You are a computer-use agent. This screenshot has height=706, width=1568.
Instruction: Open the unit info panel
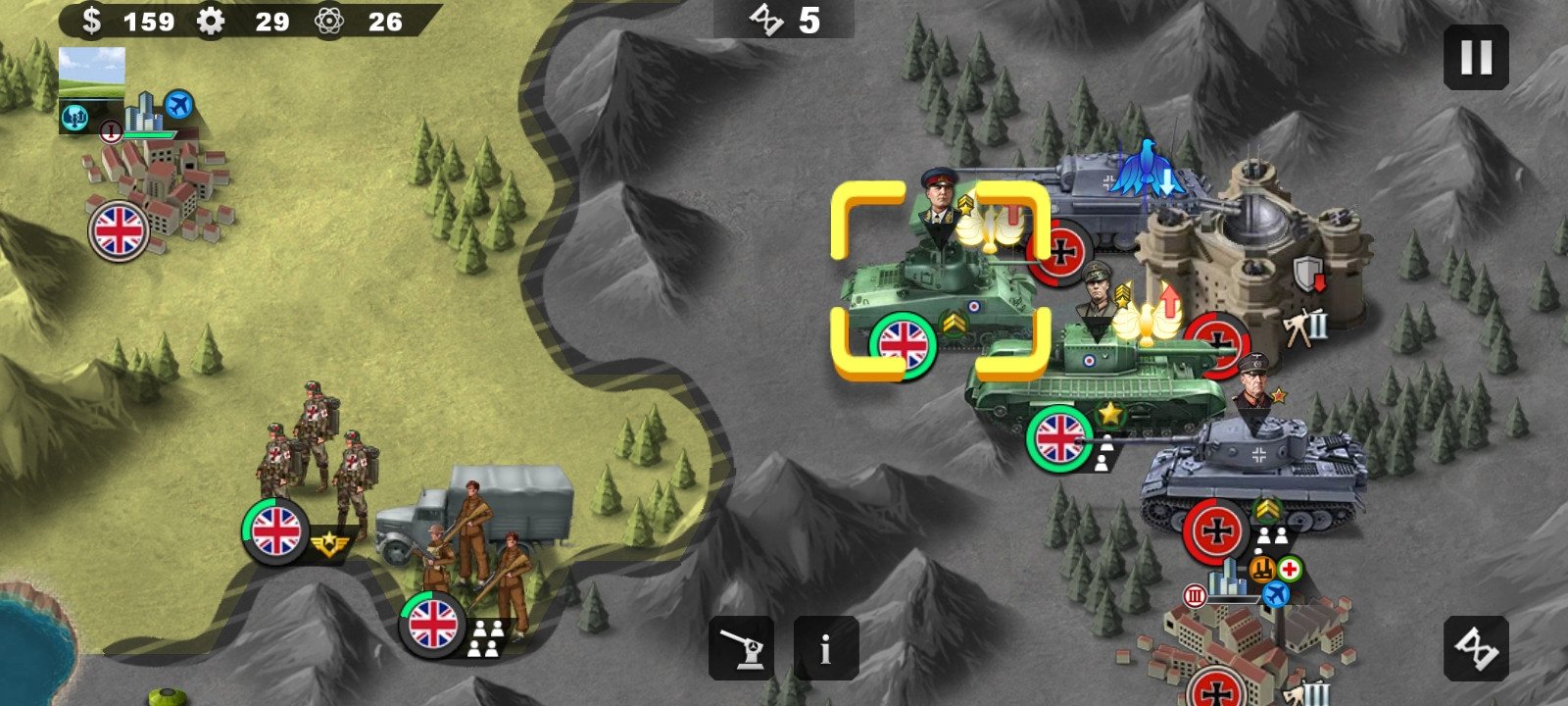[826, 648]
